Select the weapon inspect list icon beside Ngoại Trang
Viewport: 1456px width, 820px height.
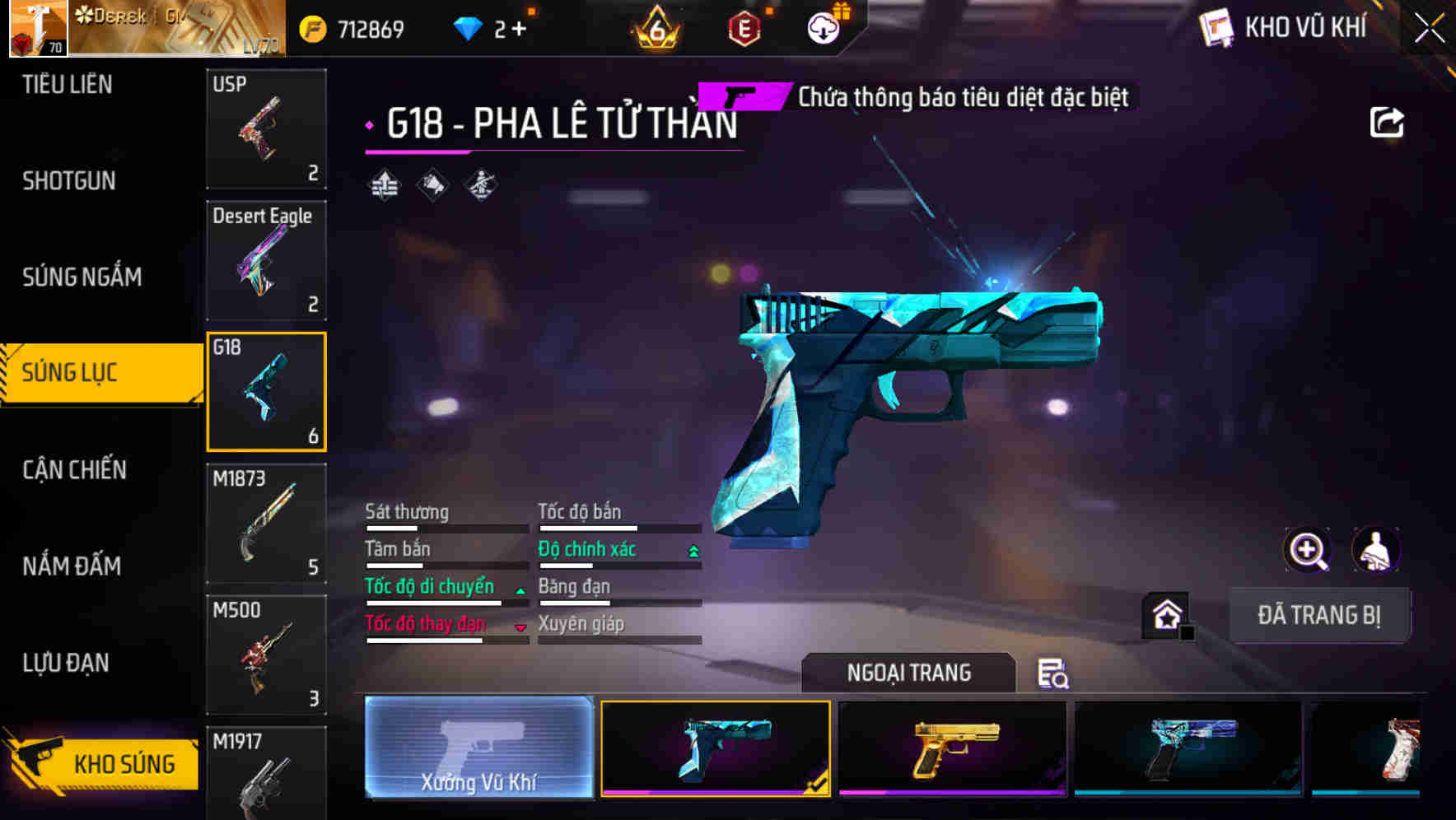[x=1051, y=675]
